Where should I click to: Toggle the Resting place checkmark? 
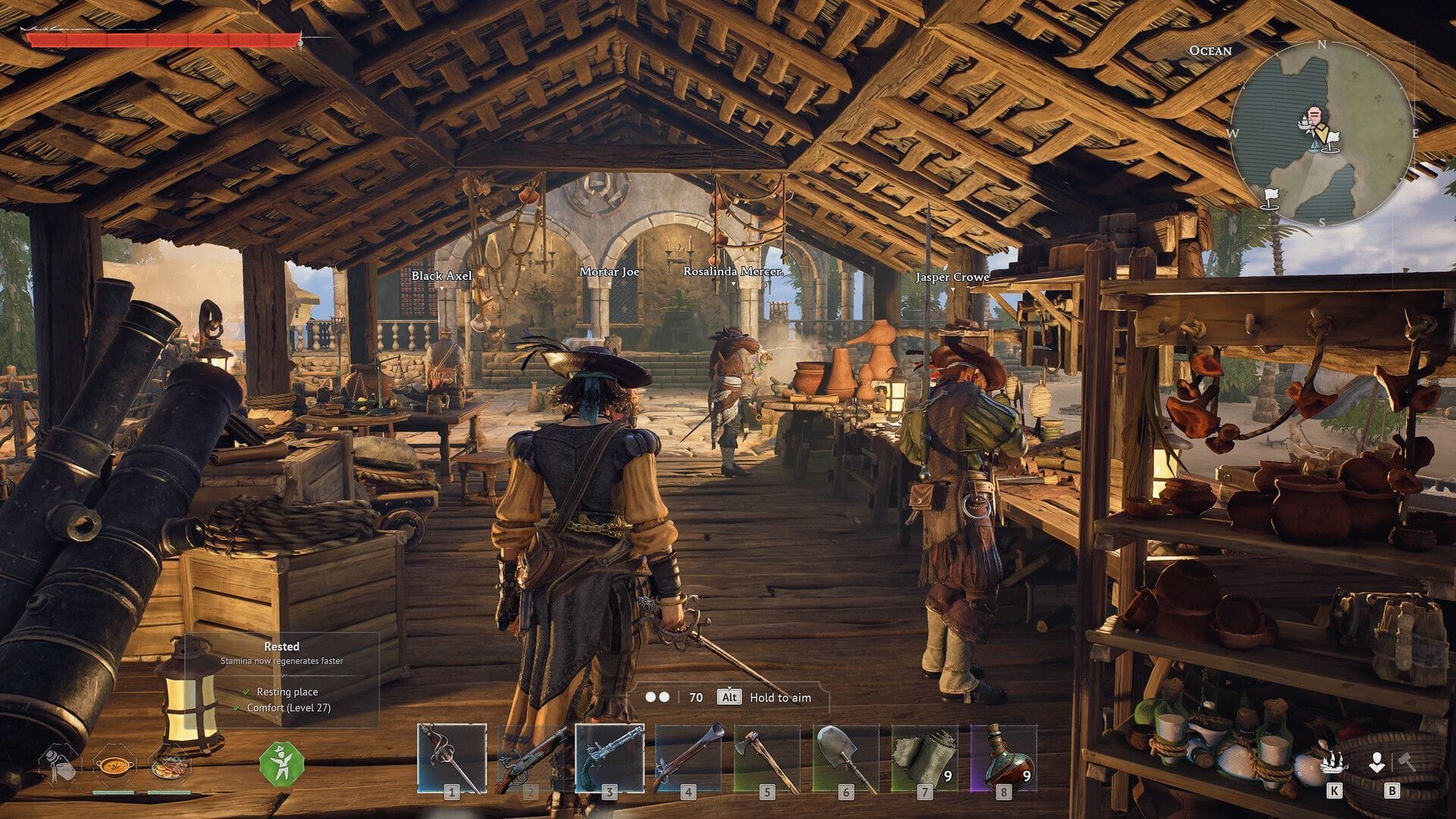[246, 692]
